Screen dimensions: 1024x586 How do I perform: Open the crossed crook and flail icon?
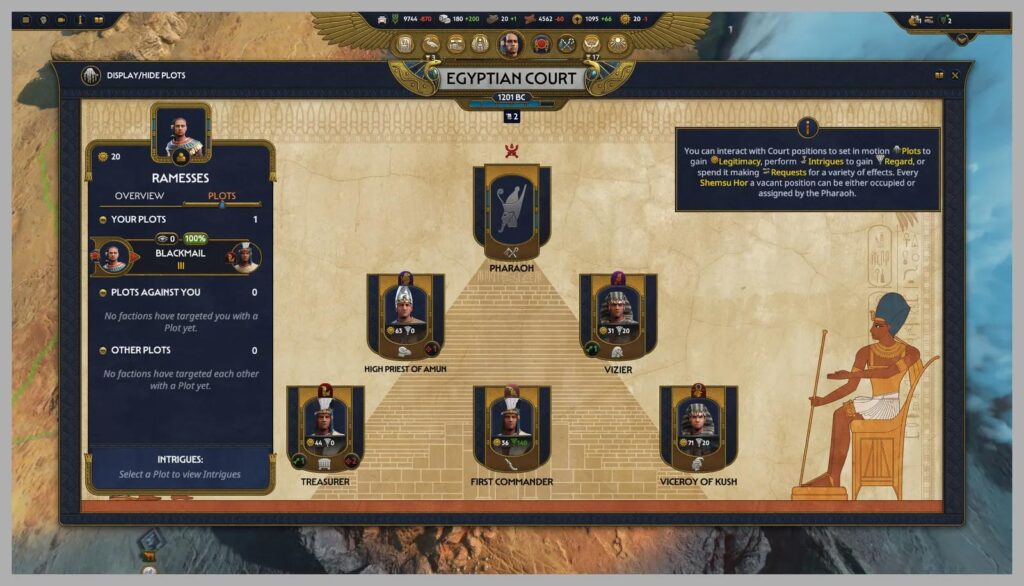pyautogui.click(x=567, y=44)
